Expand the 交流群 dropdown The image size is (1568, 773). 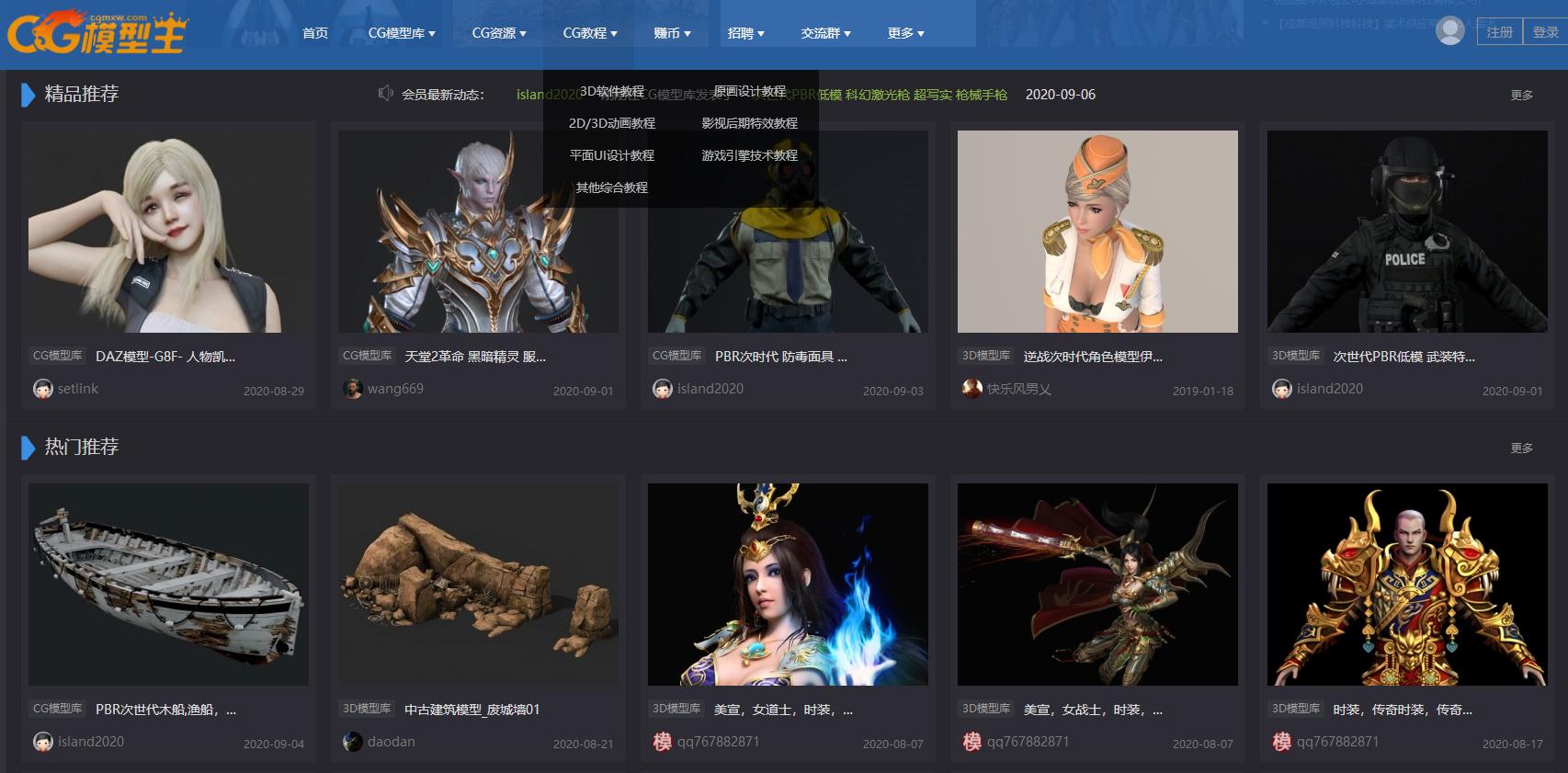point(824,30)
